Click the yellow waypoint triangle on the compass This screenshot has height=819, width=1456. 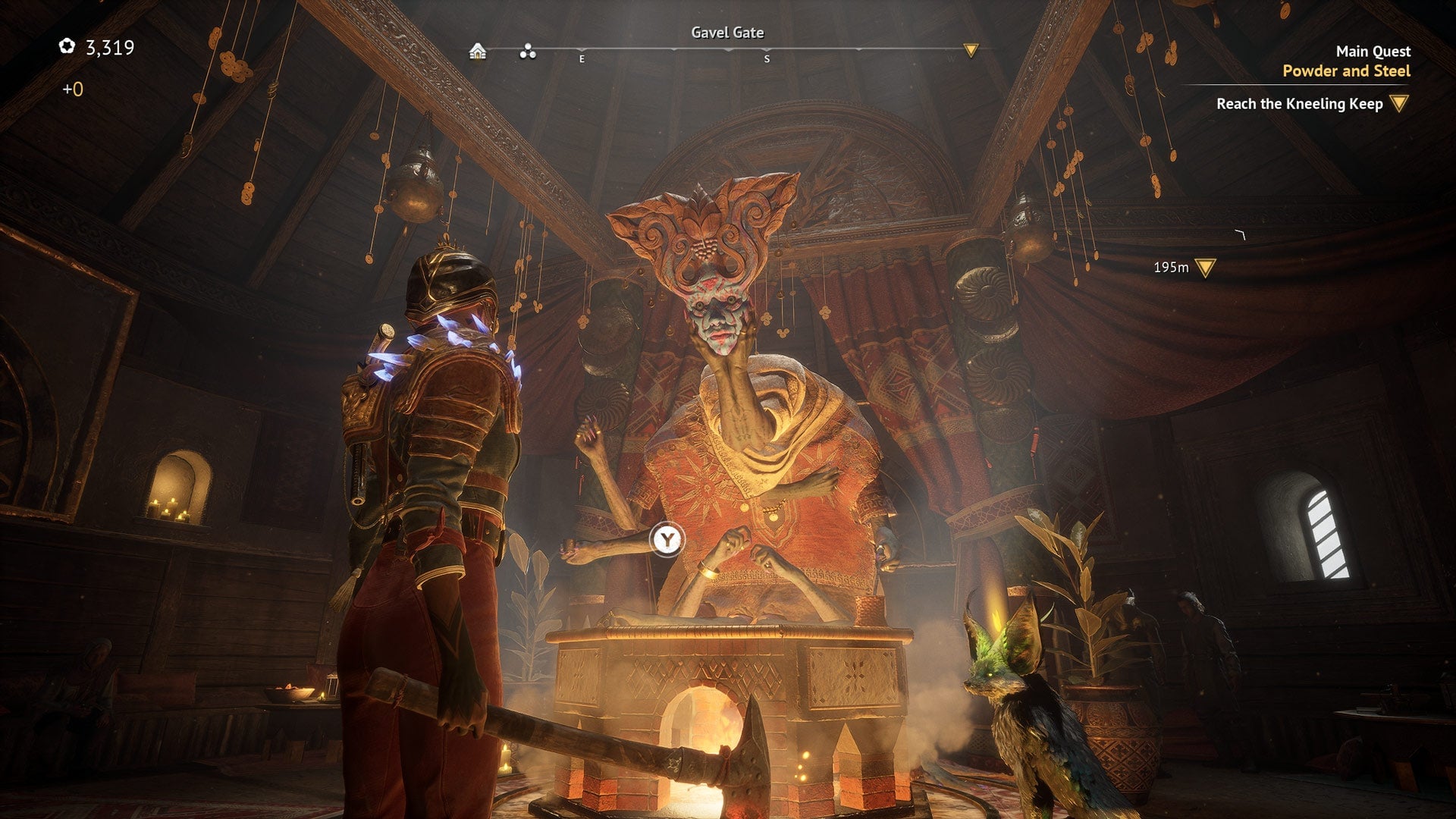971,49
